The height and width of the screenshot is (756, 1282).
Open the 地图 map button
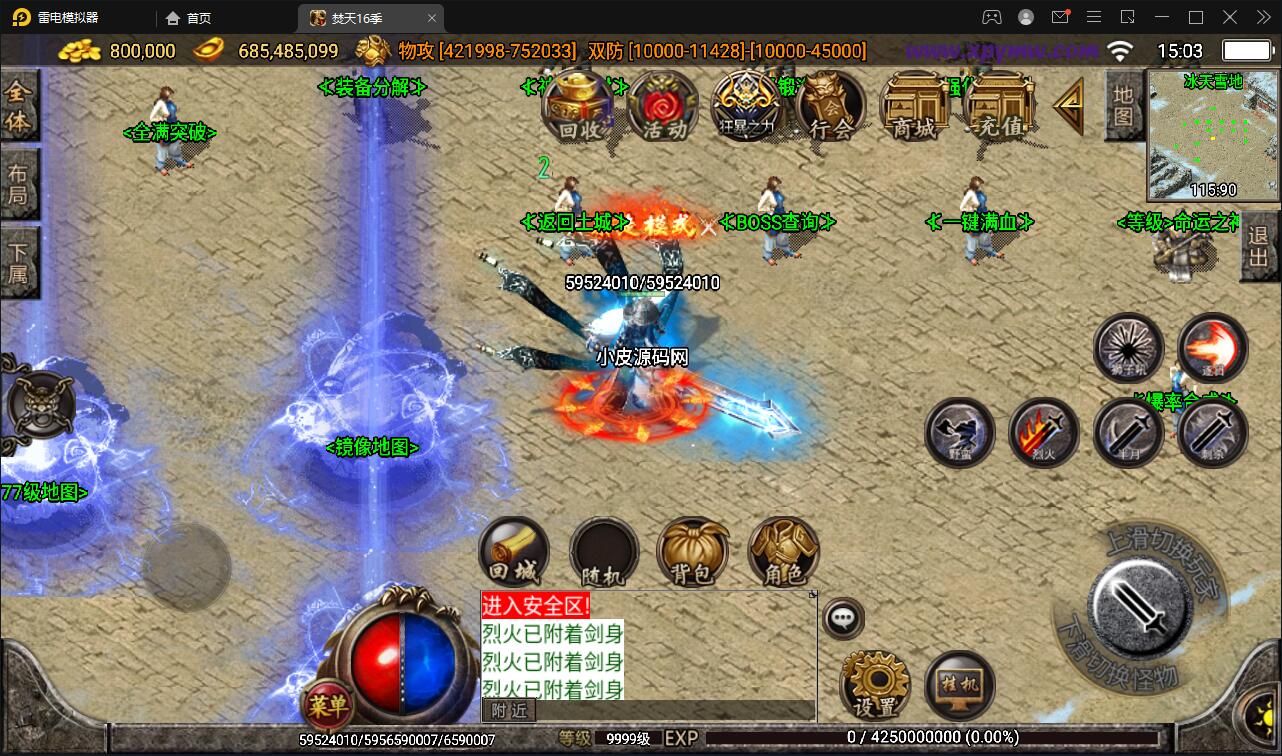(x=1123, y=105)
